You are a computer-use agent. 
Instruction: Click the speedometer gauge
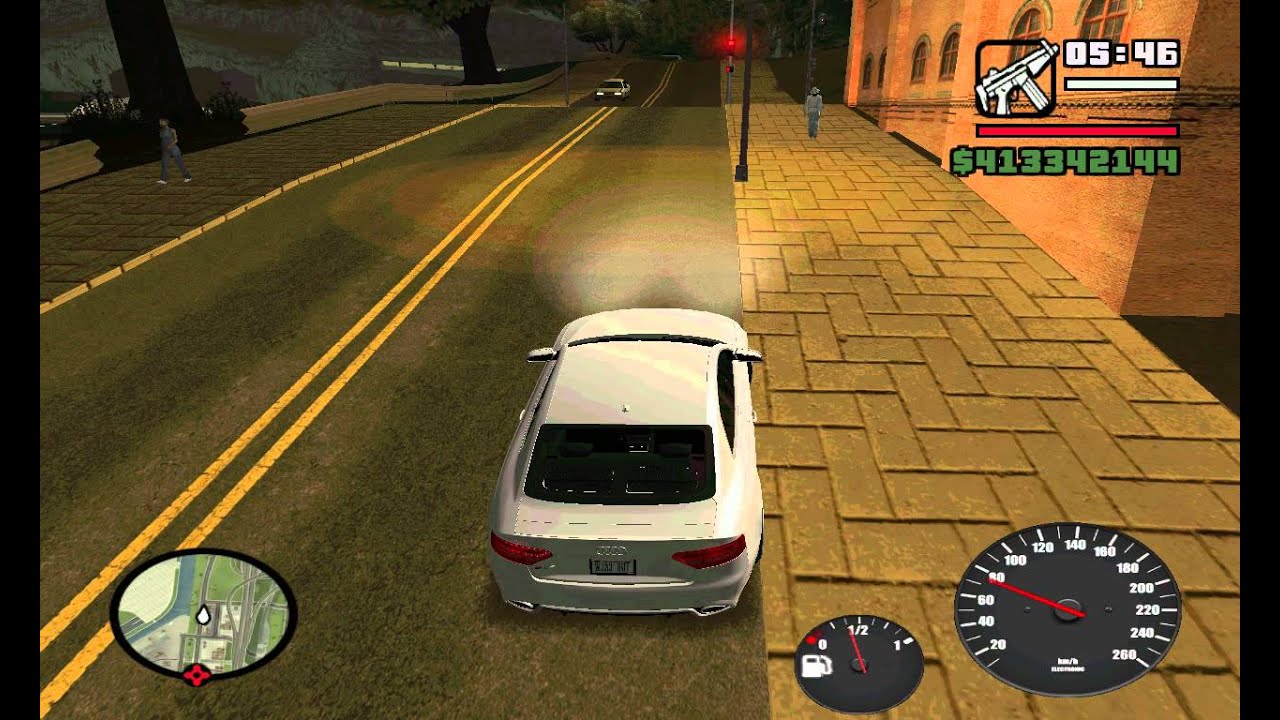point(1067,610)
